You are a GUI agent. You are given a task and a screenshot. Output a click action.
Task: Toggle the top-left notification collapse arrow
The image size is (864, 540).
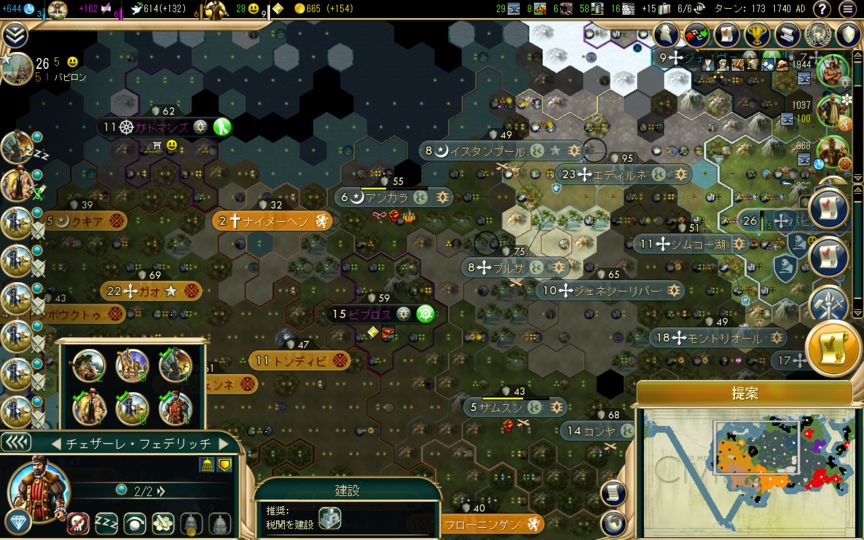(14, 36)
